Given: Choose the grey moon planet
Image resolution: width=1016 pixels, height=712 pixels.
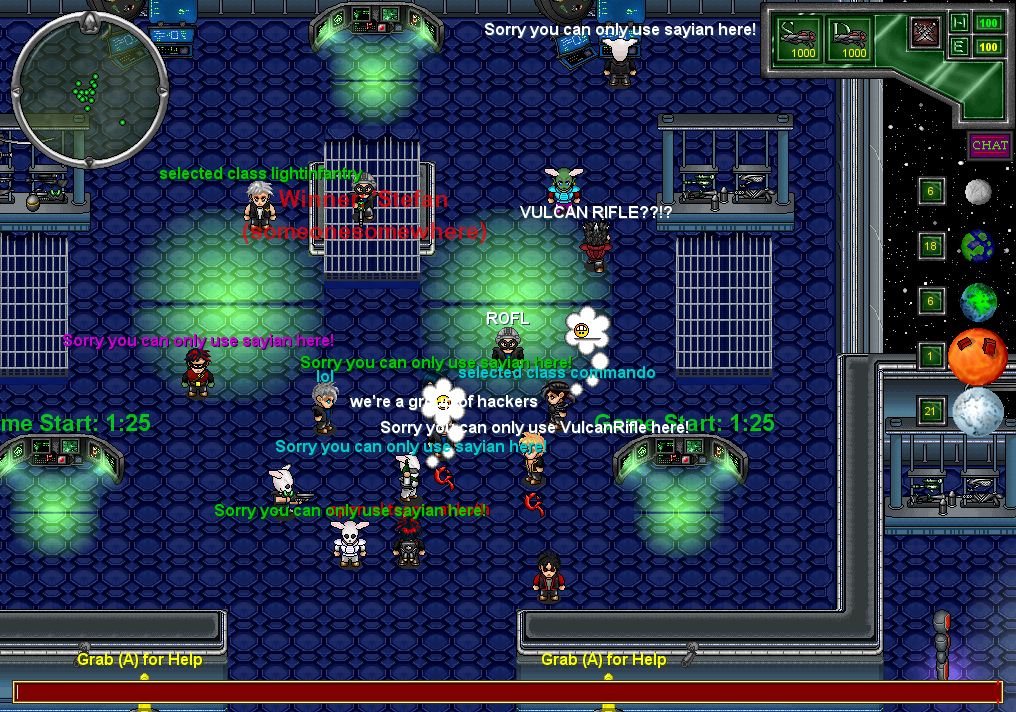Looking at the screenshot, I should [978, 191].
